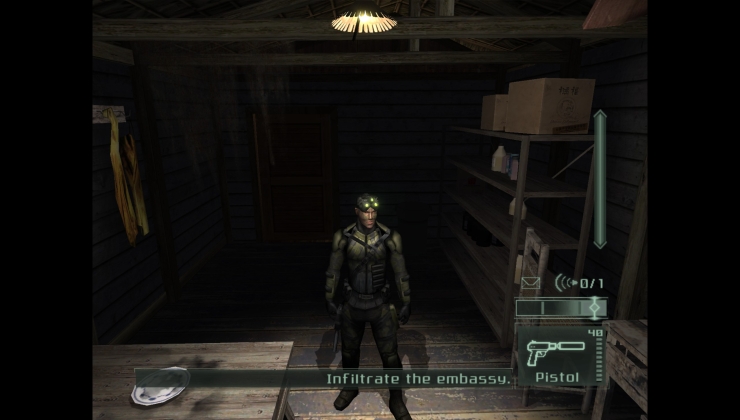The height and width of the screenshot is (420, 740).
Task: Open the envelope message icon
Action: (x=529, y=284)
